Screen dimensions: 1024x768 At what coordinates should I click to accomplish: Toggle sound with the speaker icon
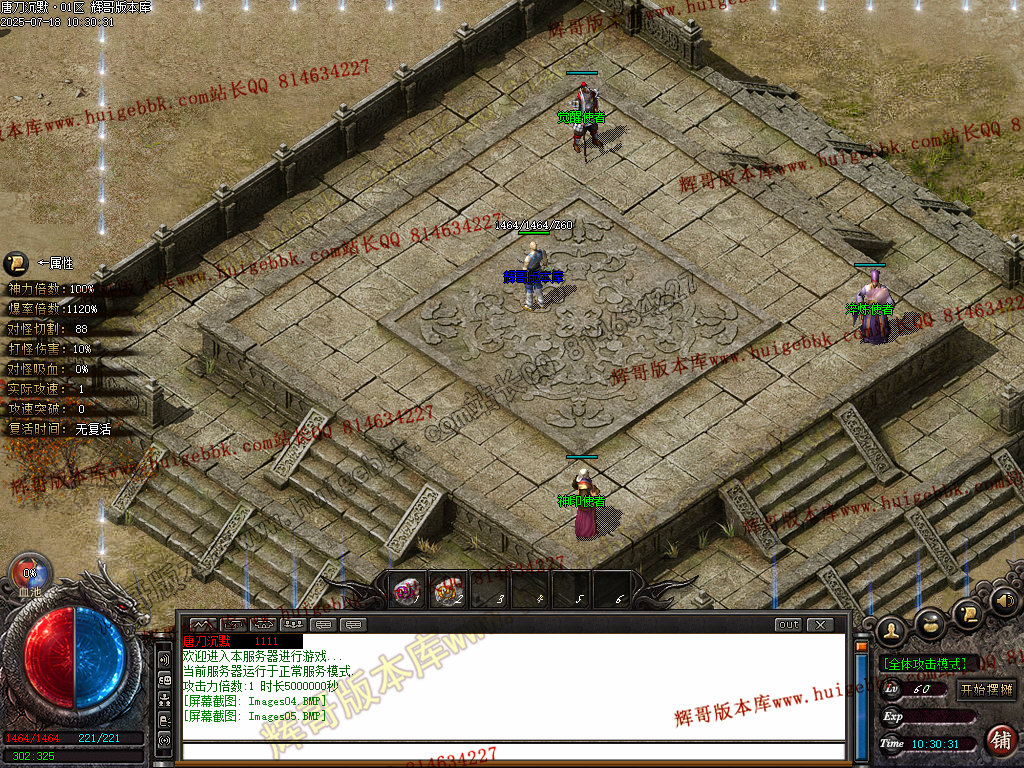click(x=1005, y=601)
